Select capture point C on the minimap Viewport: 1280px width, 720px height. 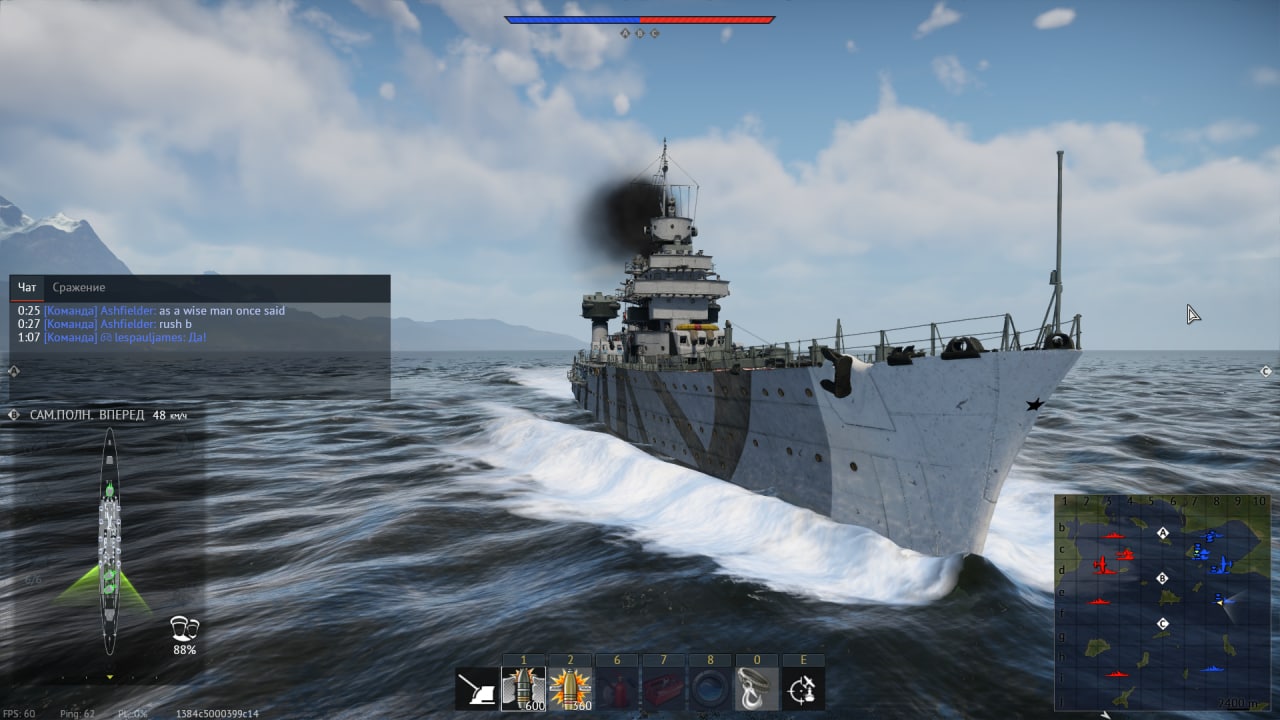coord(1162,624)
